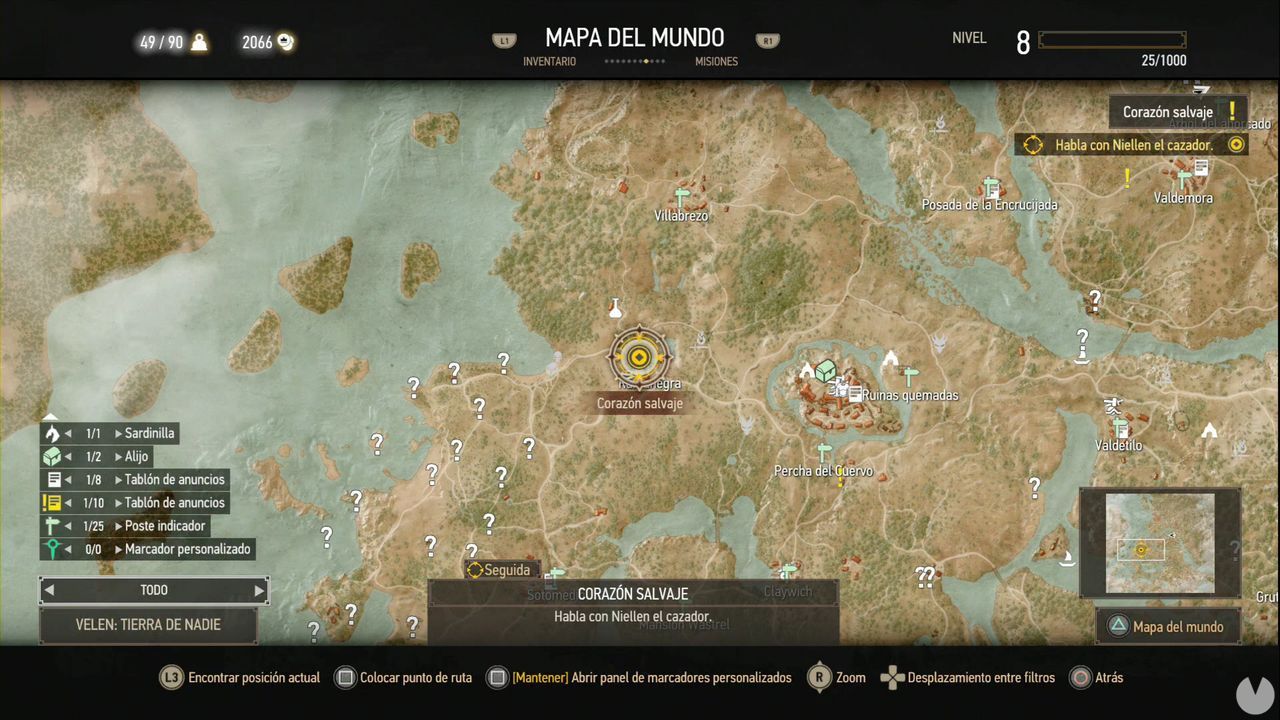The height and width of the screenshot is (720, 1280).
Task: Click the VELEN: TIERRA DE NADIE button
Action: pos(149,624)
